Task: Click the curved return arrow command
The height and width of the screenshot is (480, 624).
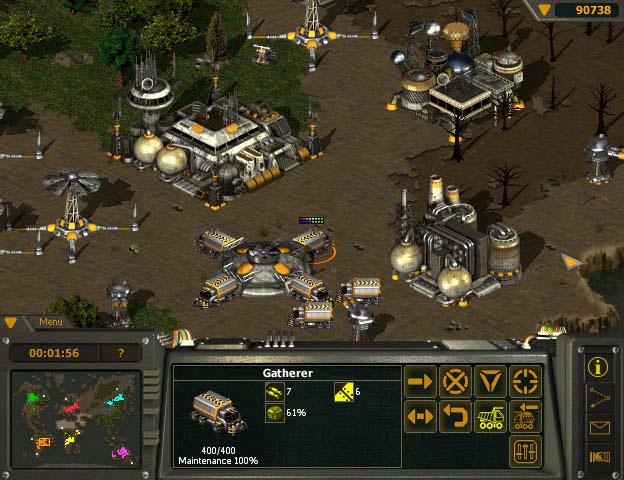Action: pos(455,416)
